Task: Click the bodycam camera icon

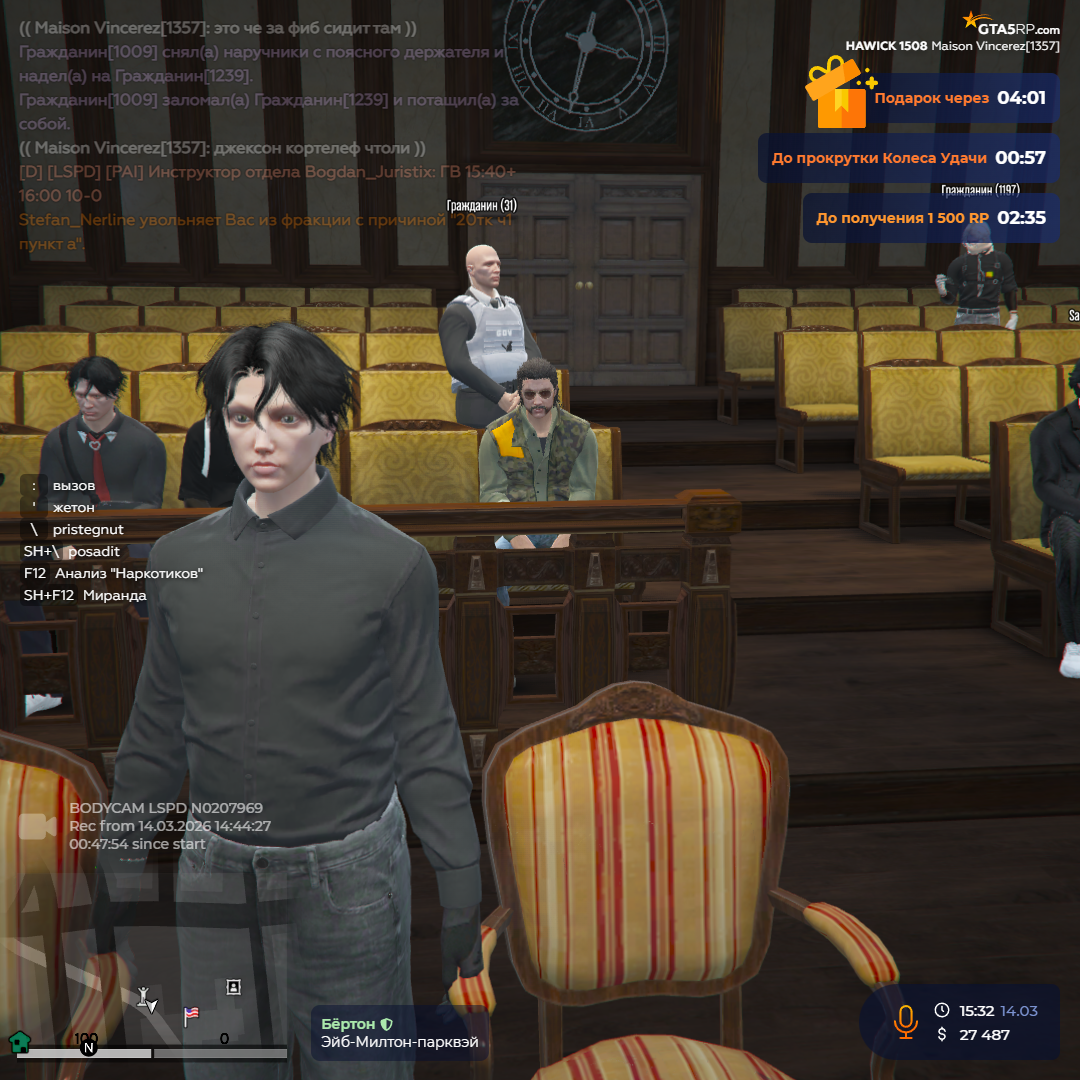Action: pyautogui.click(x=37, y=826)
